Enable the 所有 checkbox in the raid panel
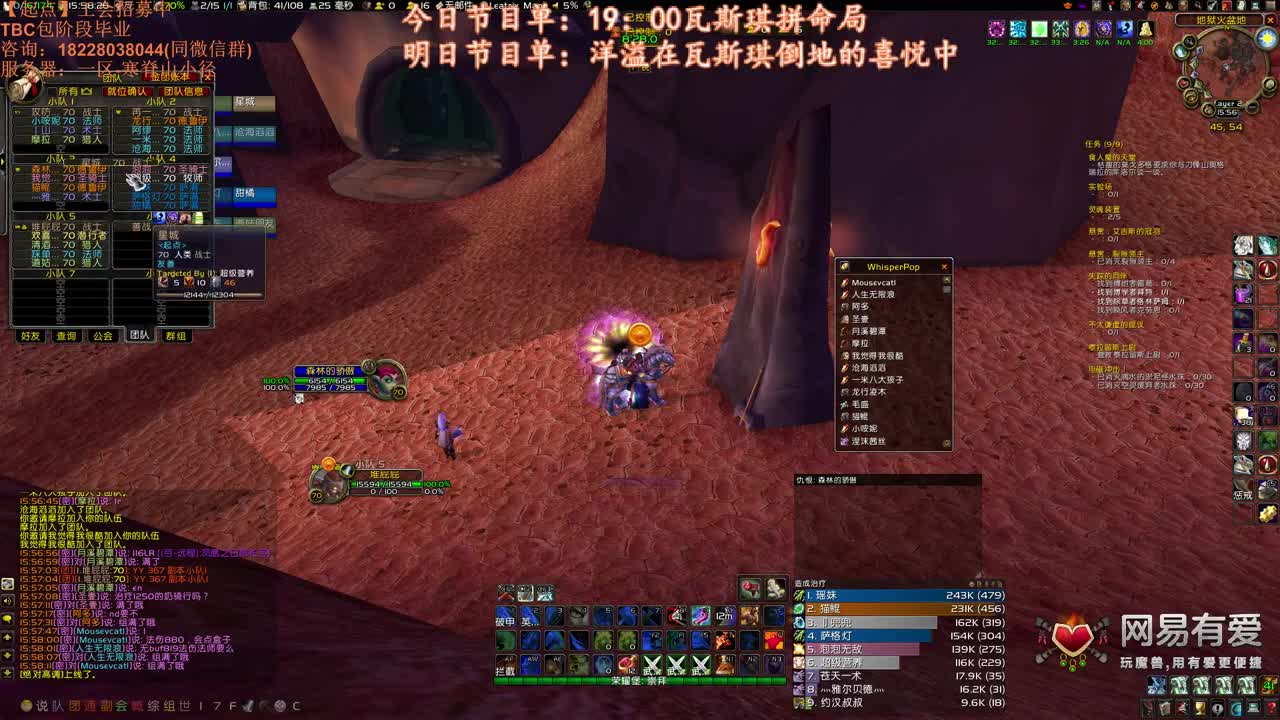The image size is (1280, 720). 52,89
